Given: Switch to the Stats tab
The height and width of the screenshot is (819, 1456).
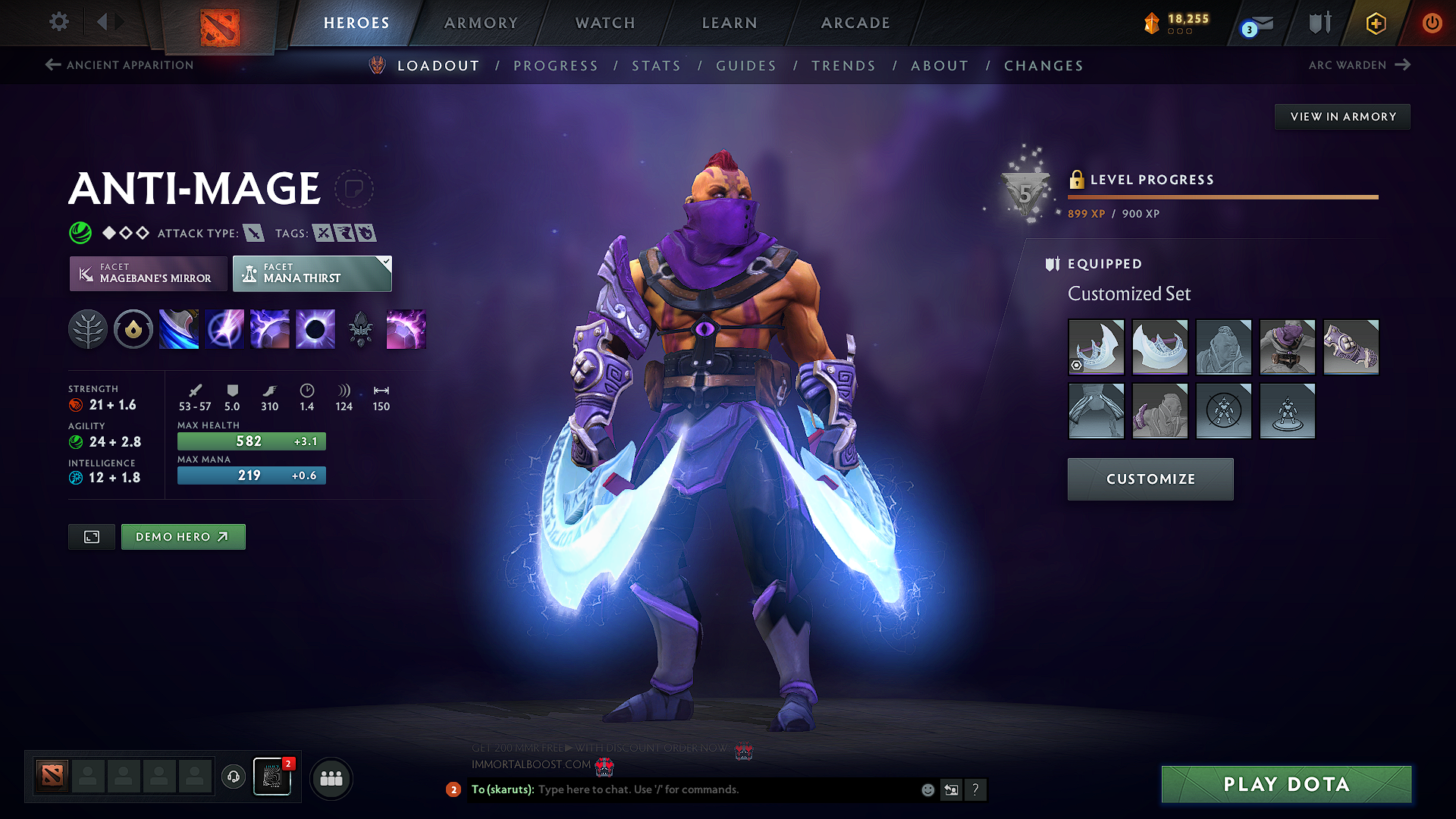Looking at the screenshot, I should coord(656,66).
